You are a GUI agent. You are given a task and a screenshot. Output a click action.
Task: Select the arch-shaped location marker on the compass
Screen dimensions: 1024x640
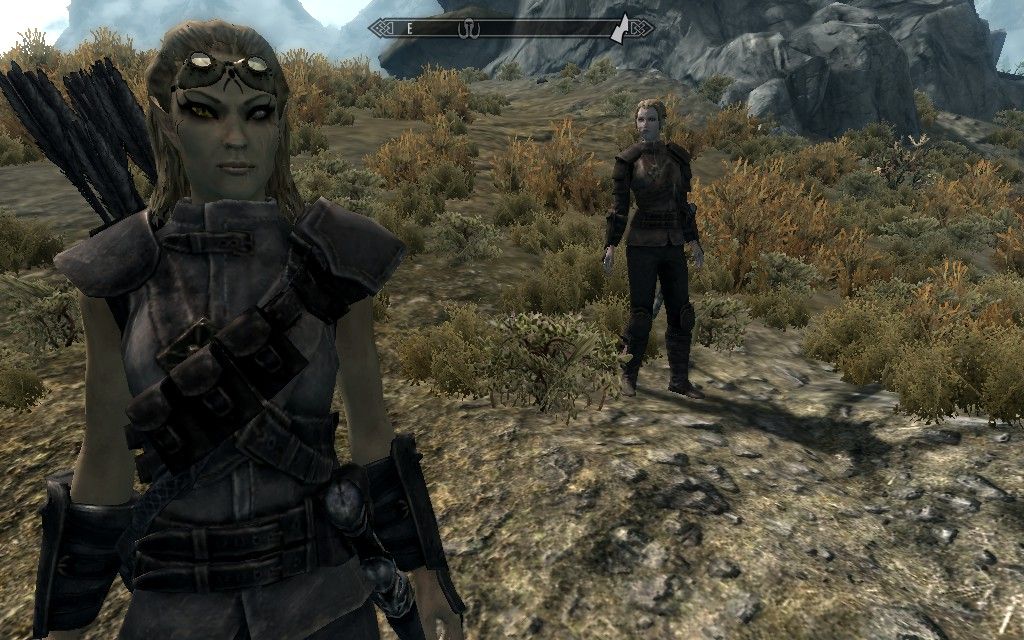[467, 29]
